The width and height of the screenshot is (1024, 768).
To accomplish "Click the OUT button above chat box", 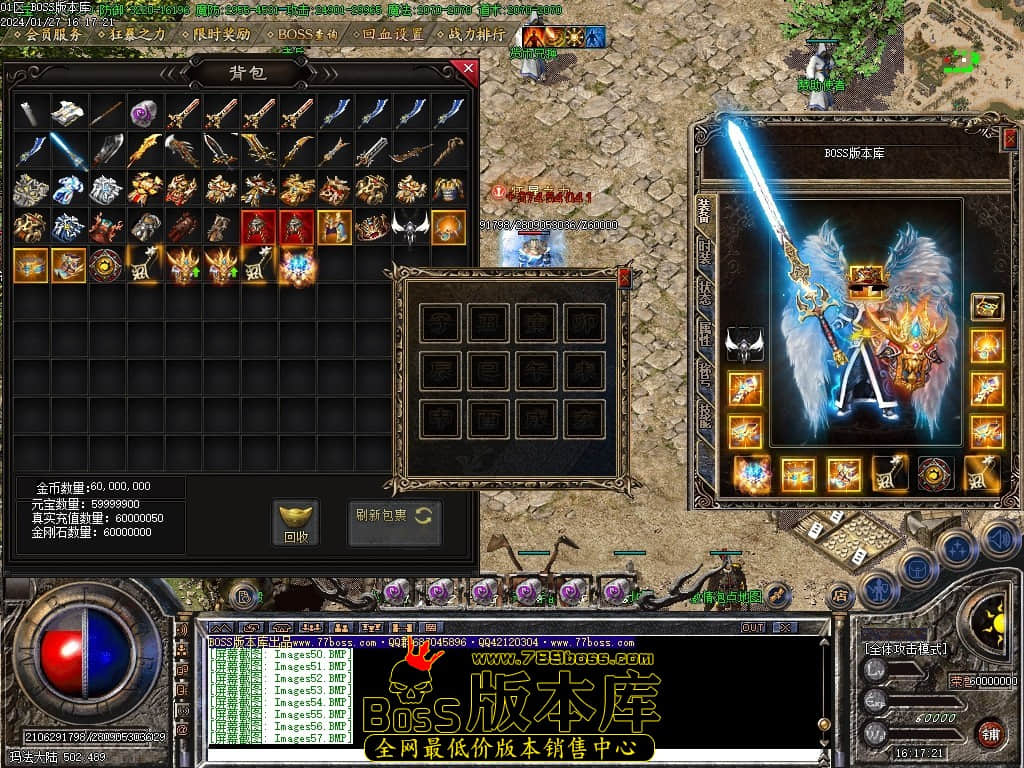I will point(752,628).
